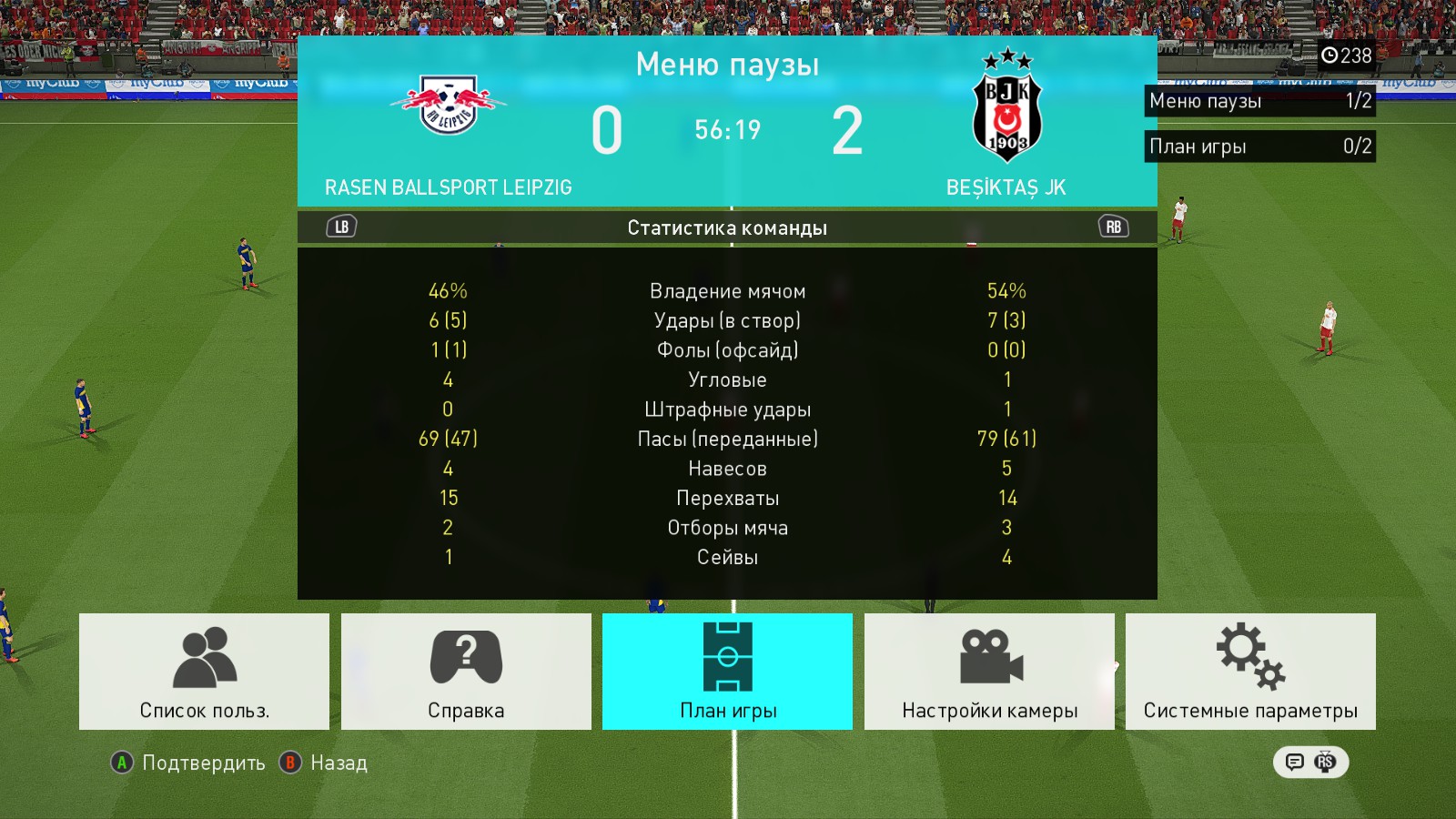Open Настройки камеры camera settings
1456x819 pixels.
click(989, 672)
